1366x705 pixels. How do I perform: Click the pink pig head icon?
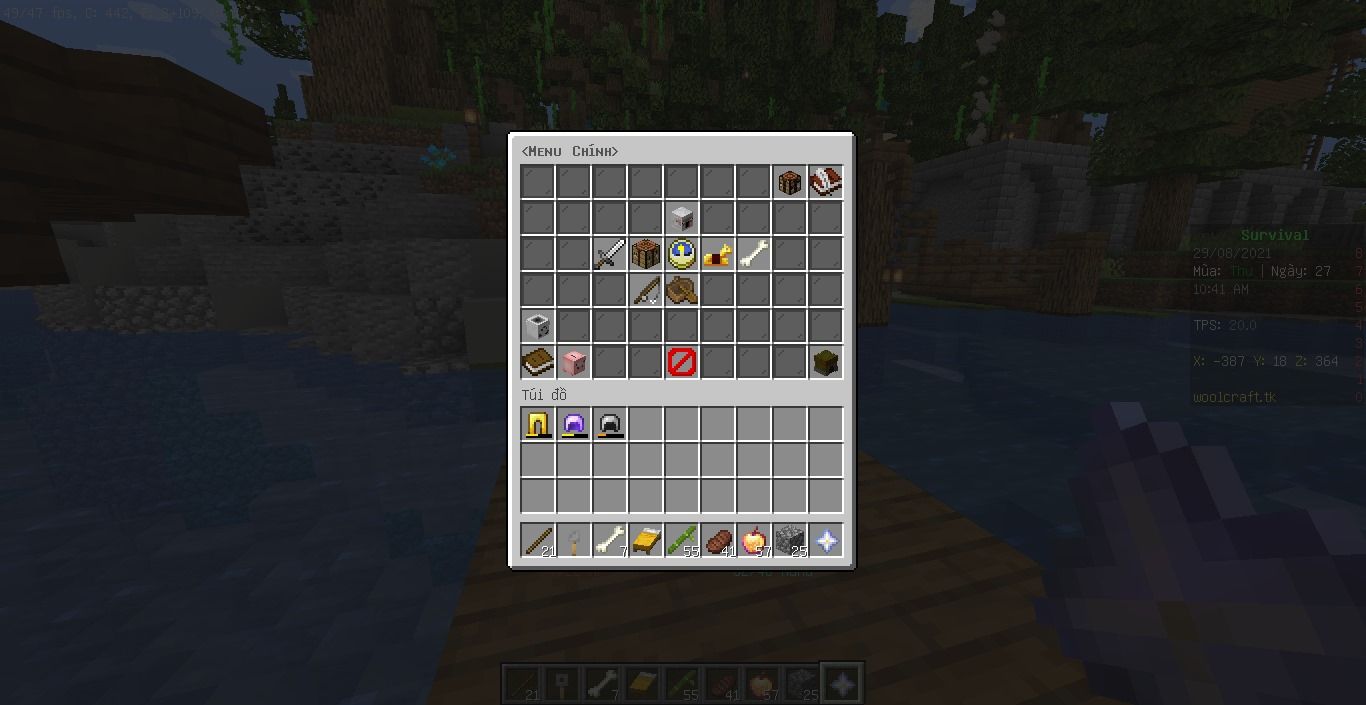pyautogui.click(x=573, y=362)
